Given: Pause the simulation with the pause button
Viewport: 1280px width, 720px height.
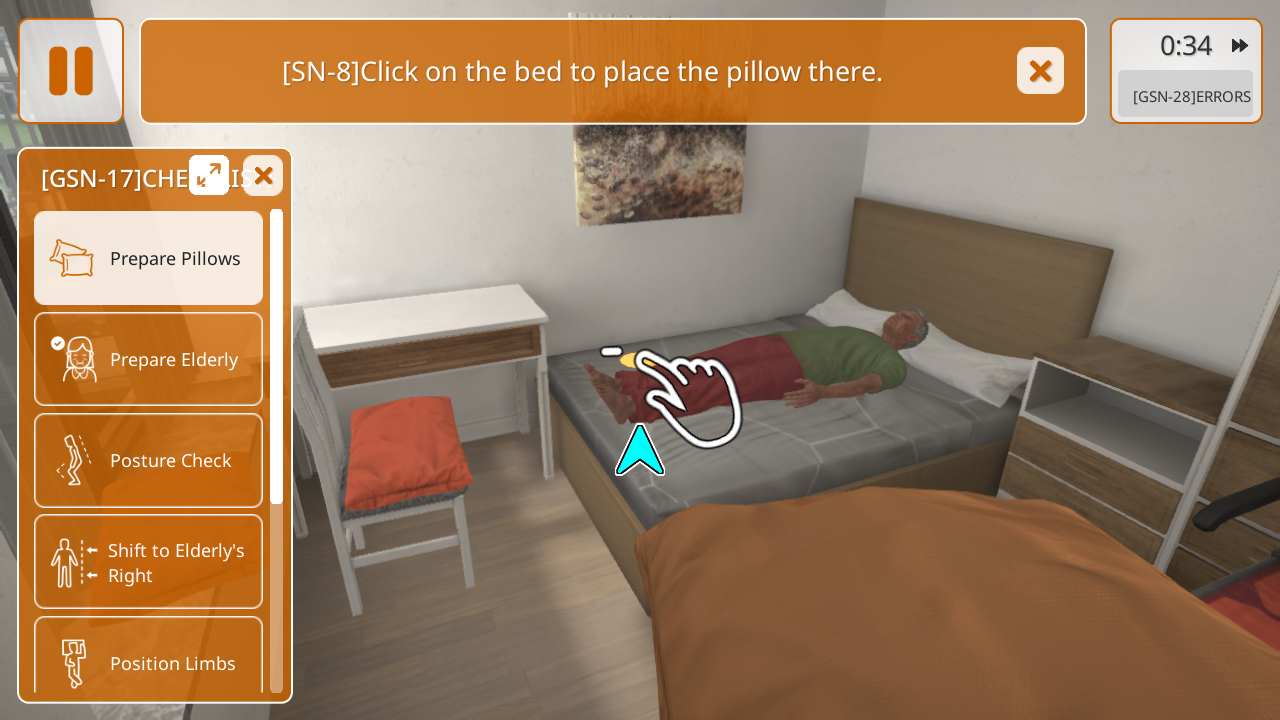Looking at the screenshot, I should [71, 71].
